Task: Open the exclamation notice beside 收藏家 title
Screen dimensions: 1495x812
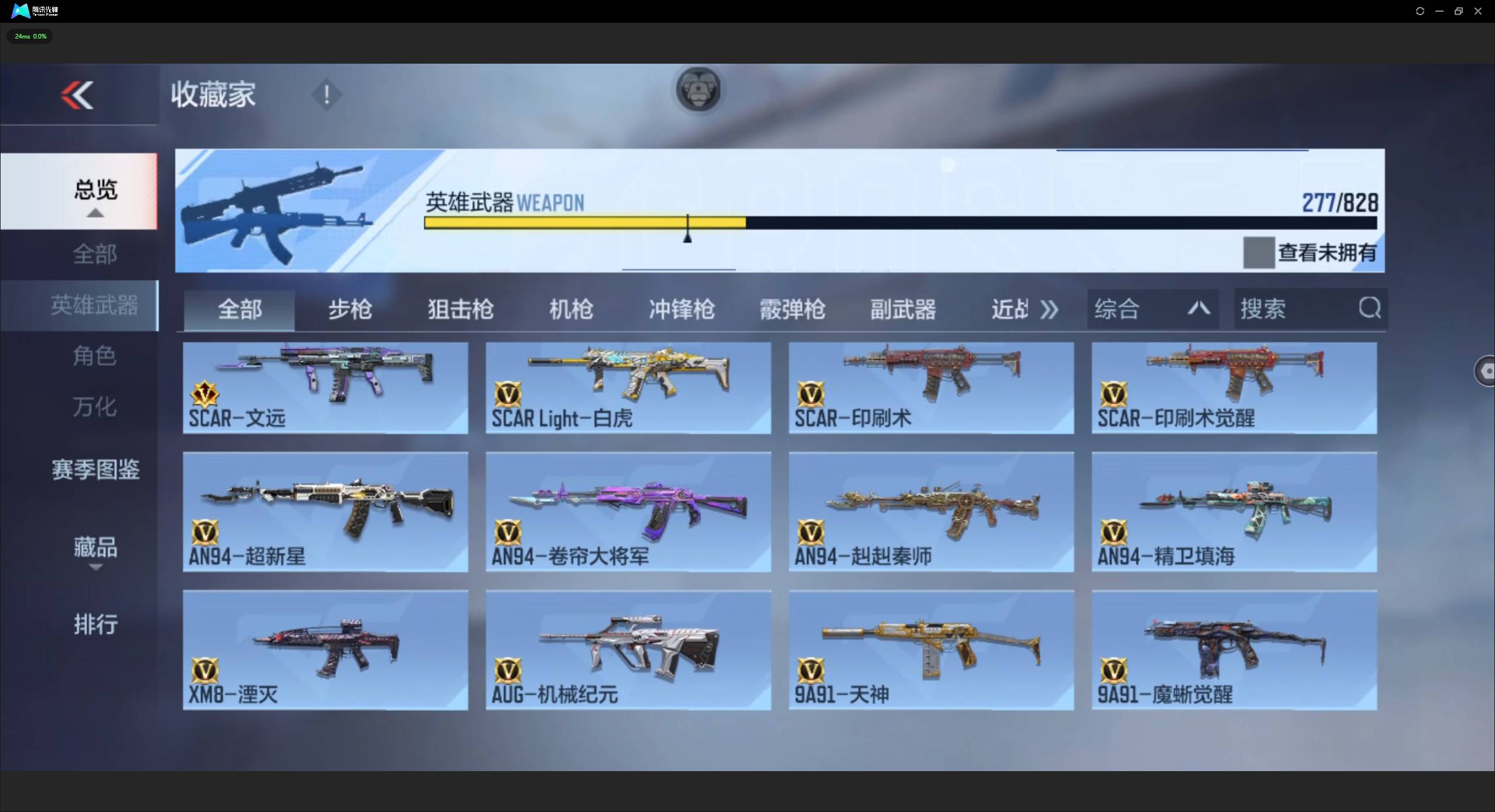Action: (326, 95)
